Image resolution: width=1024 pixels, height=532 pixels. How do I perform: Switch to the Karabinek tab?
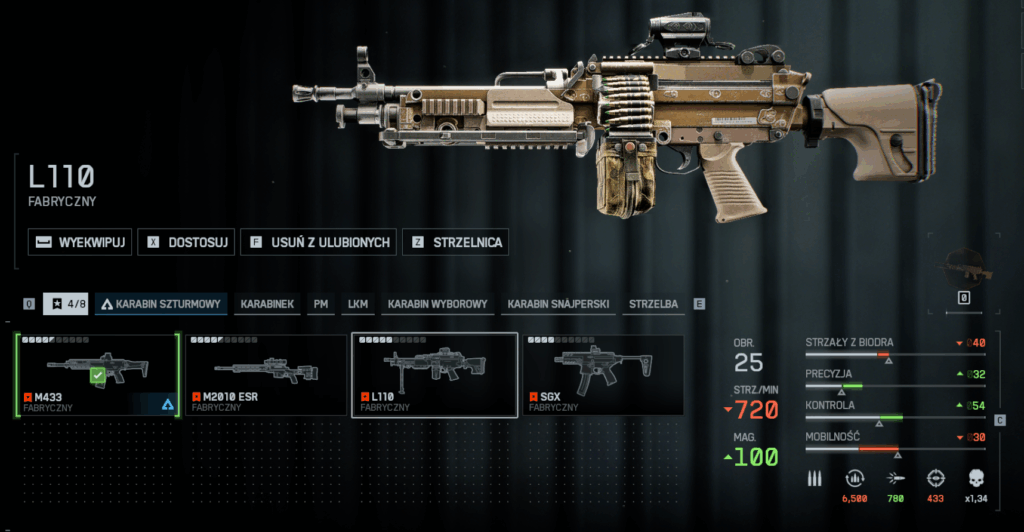(x=267, y=303)
